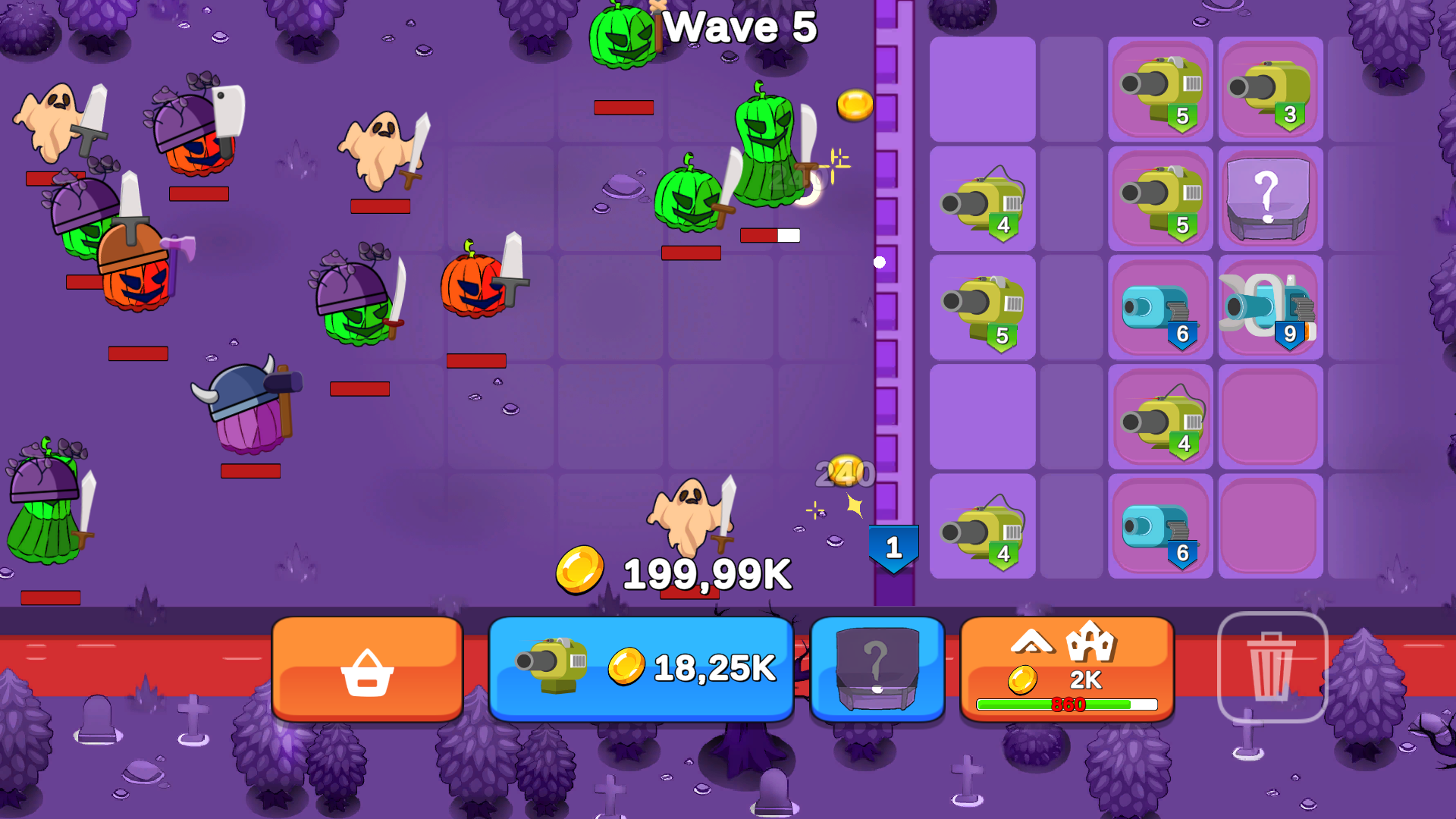Purchase a new turret for 18,25K

pyautogui.click(x=641, y=669)
